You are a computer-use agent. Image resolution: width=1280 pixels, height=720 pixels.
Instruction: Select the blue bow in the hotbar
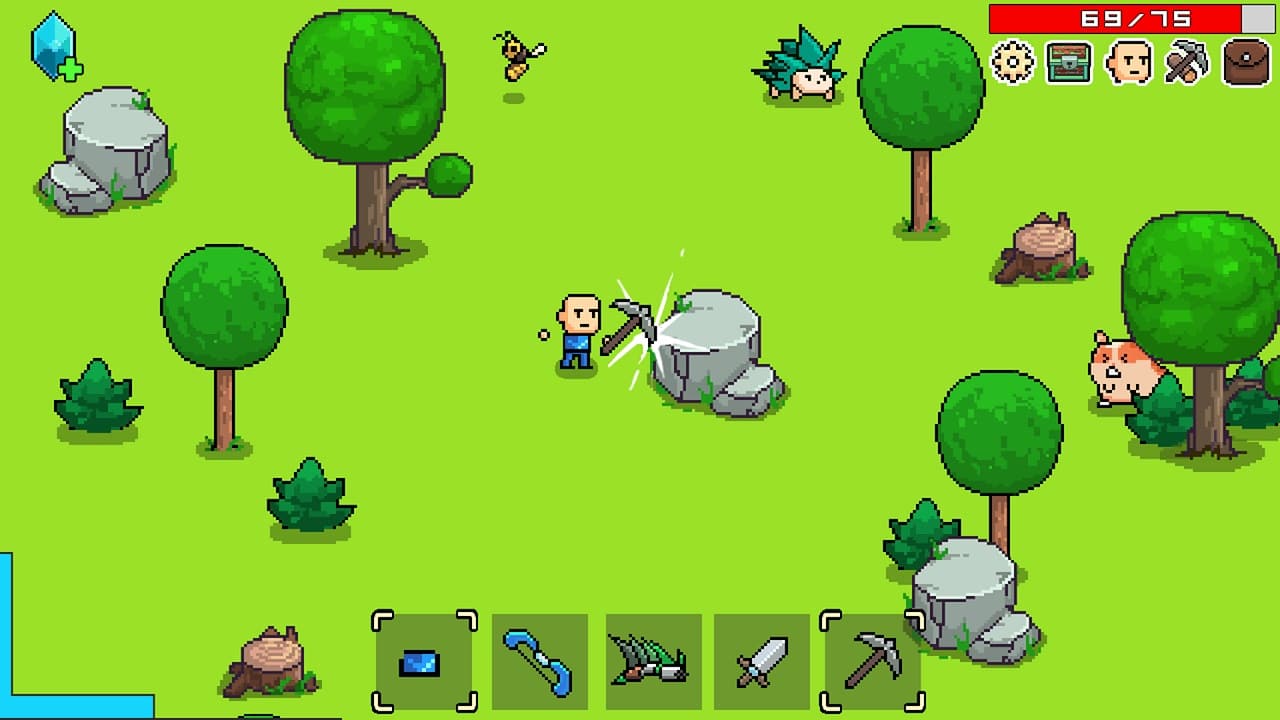click(x=537, y=663)
